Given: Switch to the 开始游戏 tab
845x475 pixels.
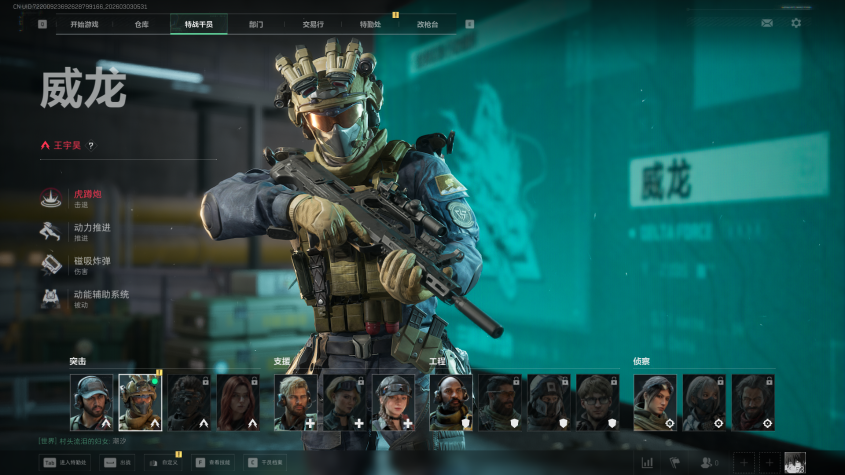Looking at the screenshot, I should pyautogui.click(x=84, y=24).
